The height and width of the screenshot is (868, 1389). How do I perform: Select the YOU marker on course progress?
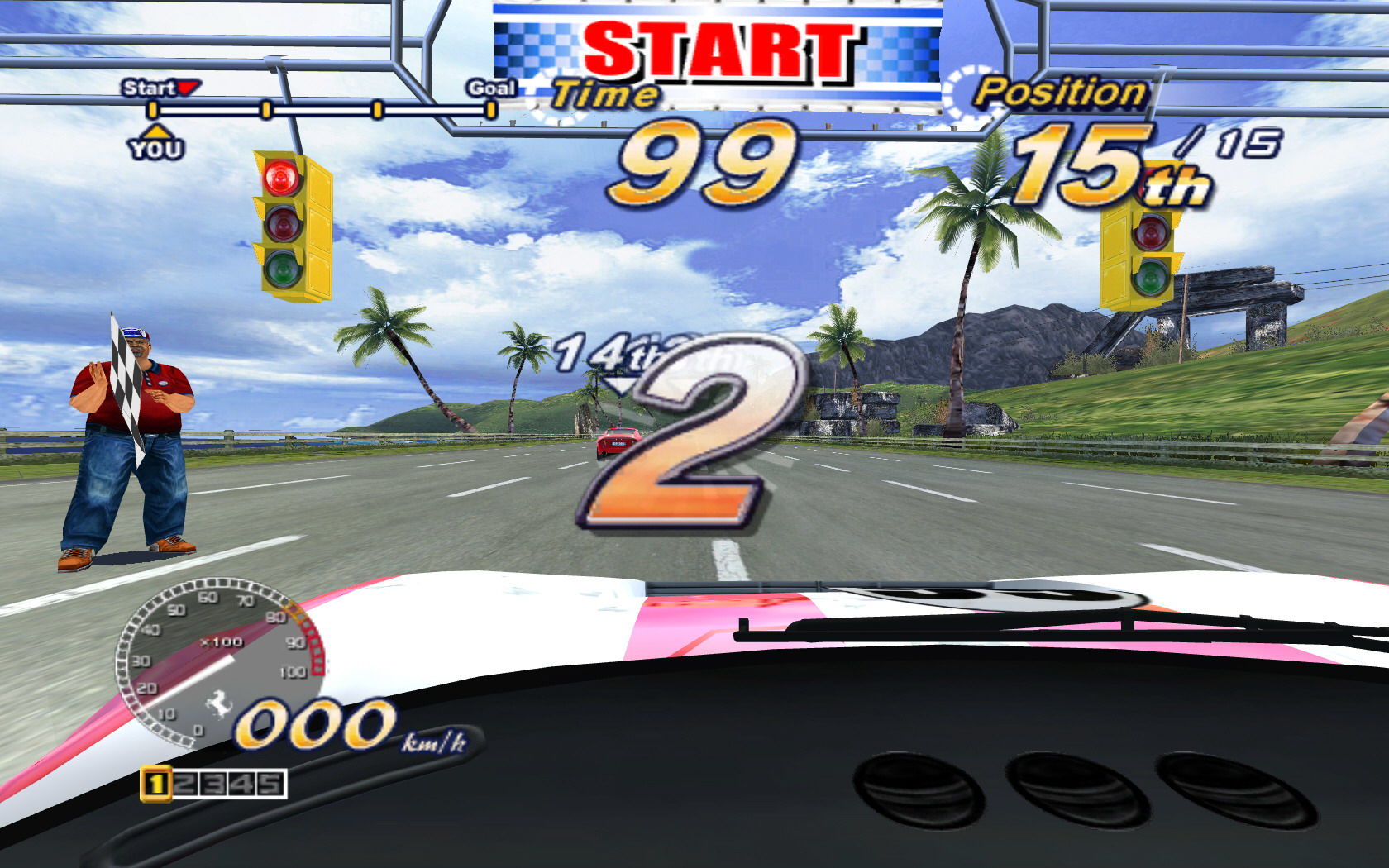pyautogui.click(x=155, y=144)
